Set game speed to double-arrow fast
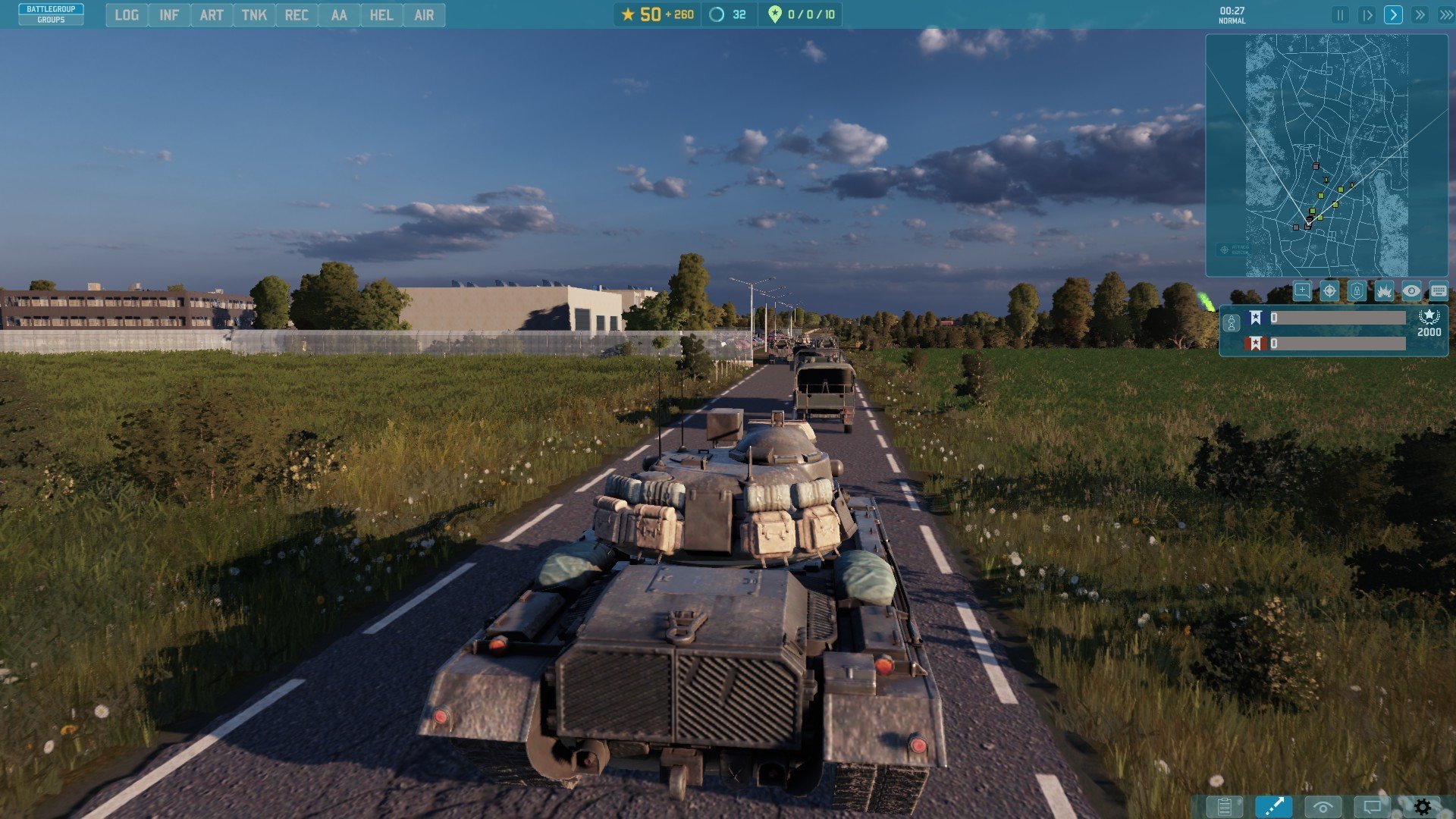Viewport: 1456px width, 819px height. point(1420,15)
